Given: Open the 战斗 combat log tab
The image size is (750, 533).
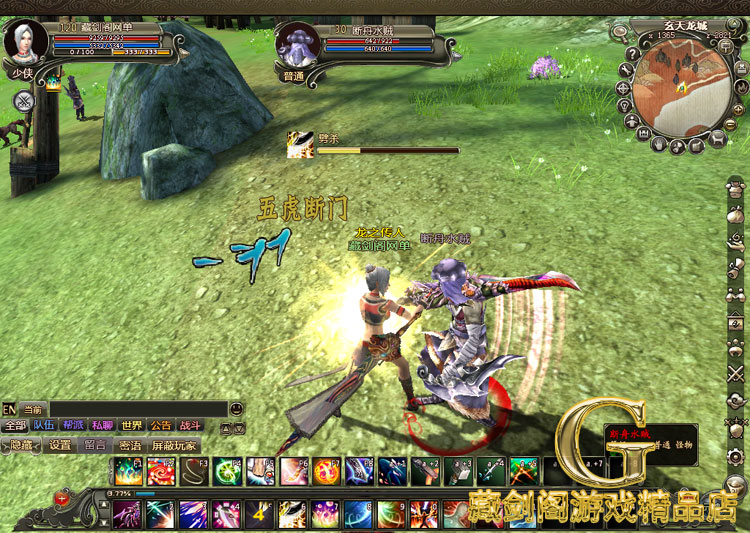Looking at the screenshot, I should (190, 425).
